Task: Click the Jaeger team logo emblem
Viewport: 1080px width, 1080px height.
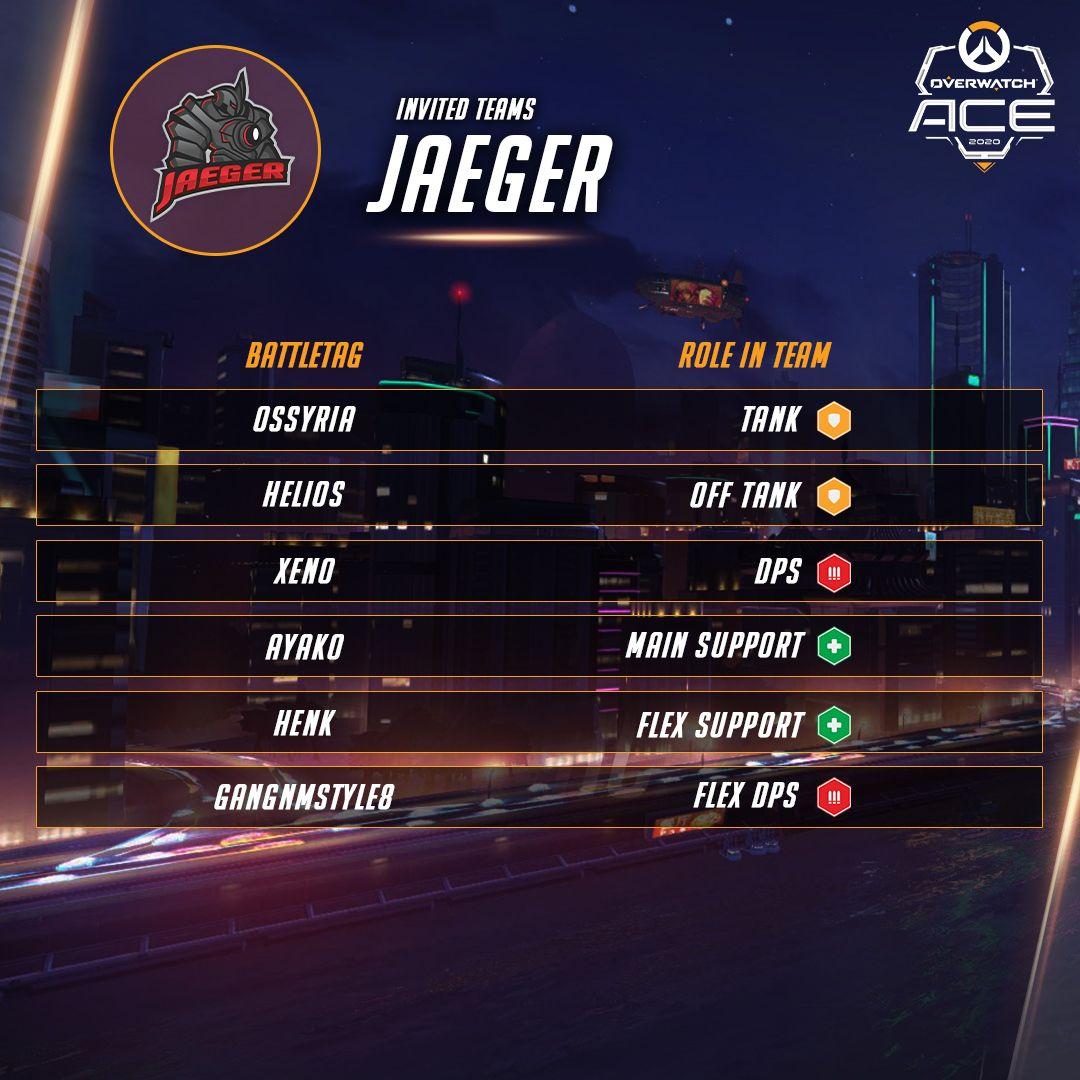Action: 215,149
